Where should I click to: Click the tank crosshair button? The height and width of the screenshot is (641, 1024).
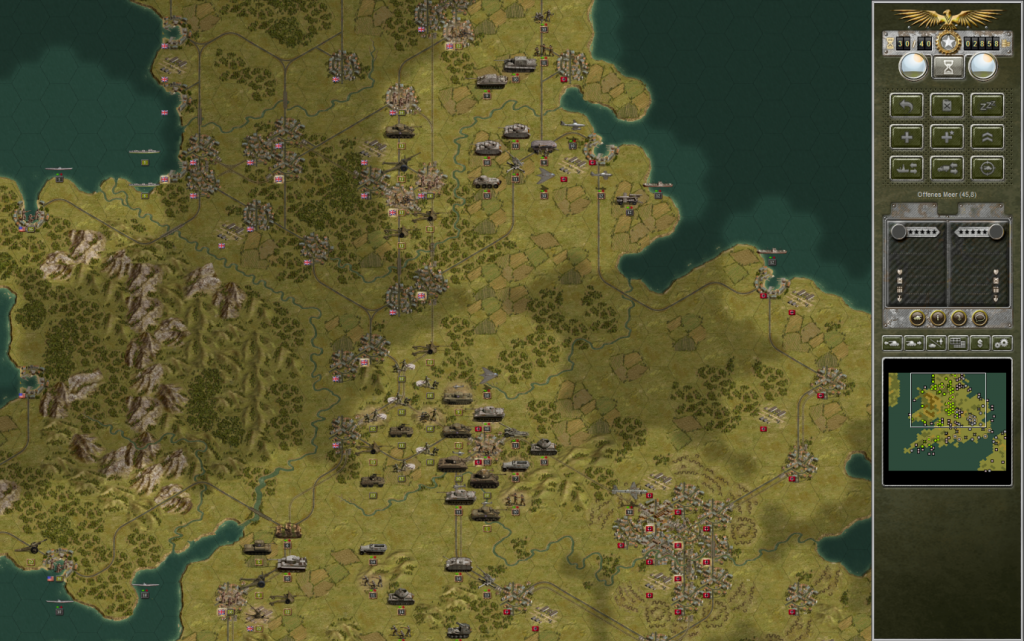click(x=986, y=167)
